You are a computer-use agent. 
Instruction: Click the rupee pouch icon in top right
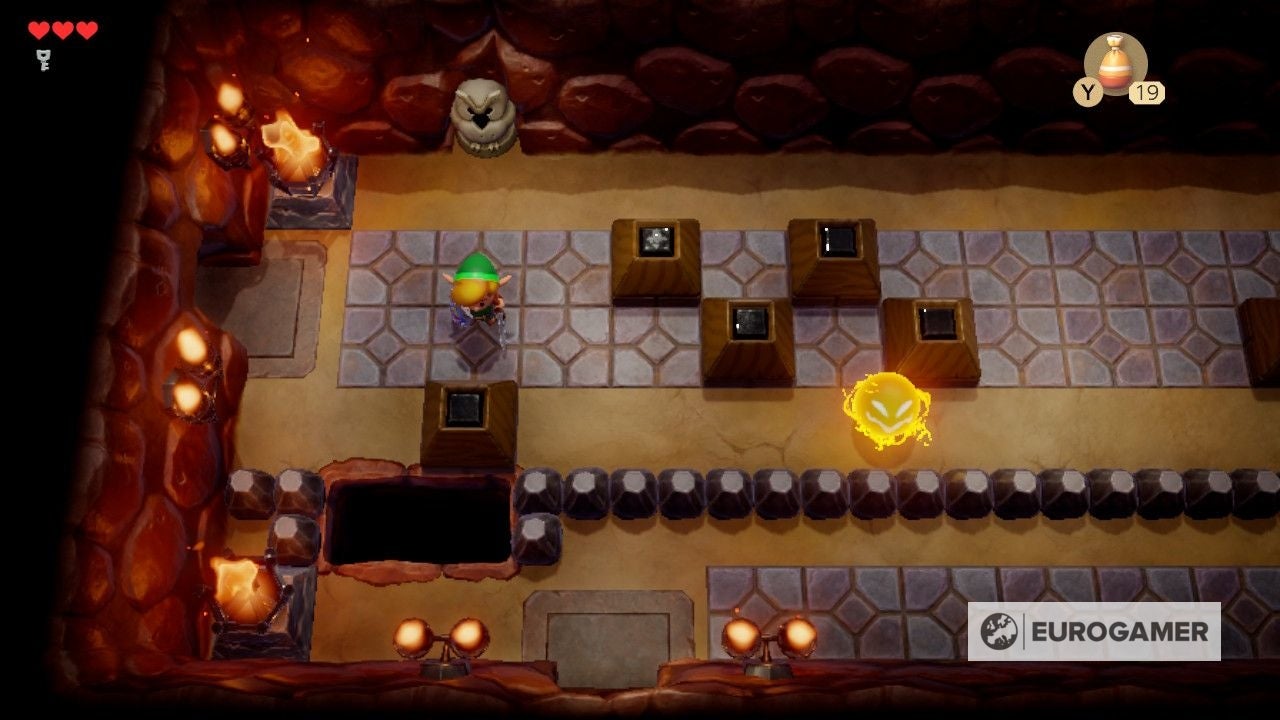[x=1114, y=63]
